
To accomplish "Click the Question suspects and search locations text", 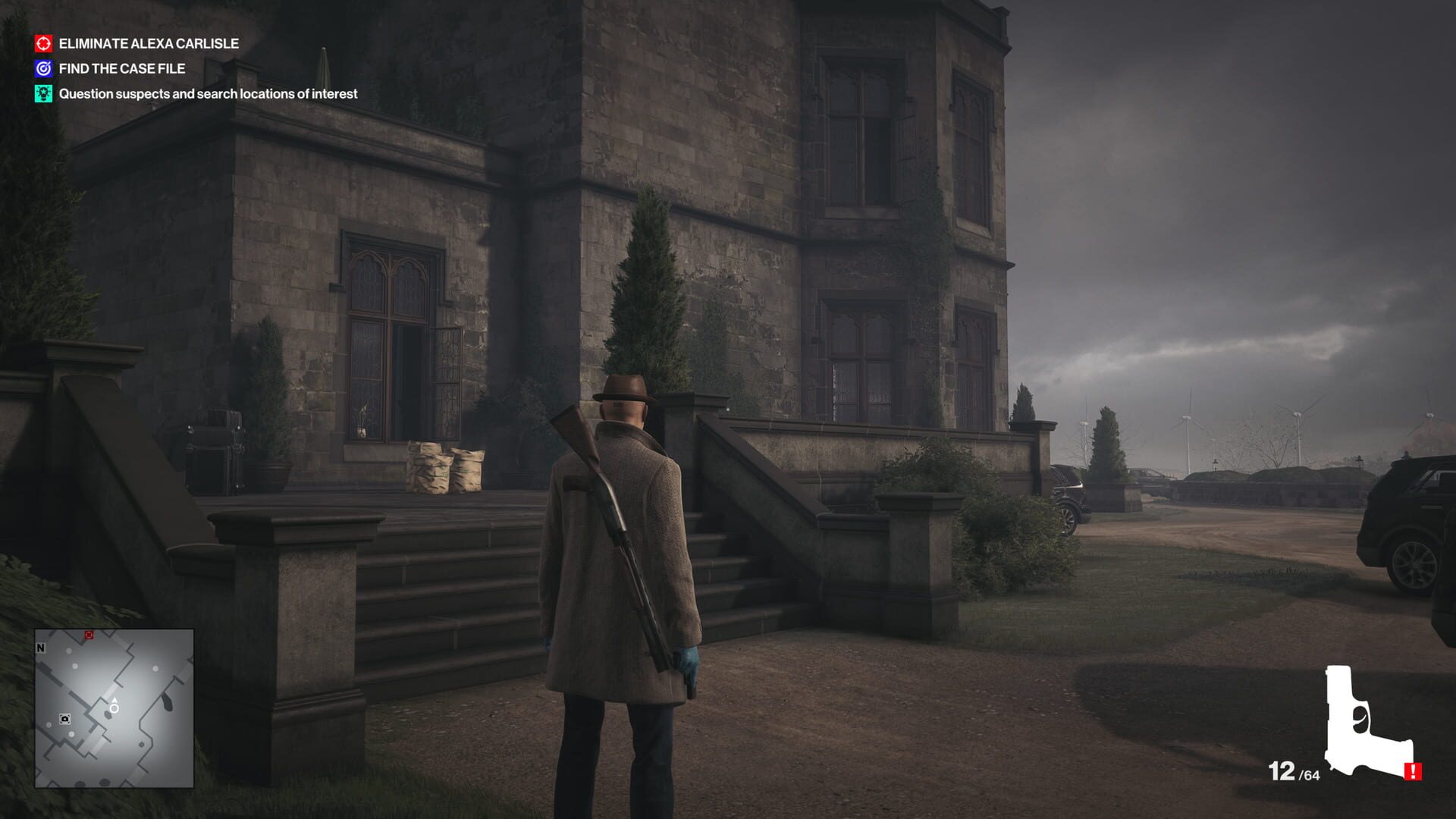I will point(209,93).
